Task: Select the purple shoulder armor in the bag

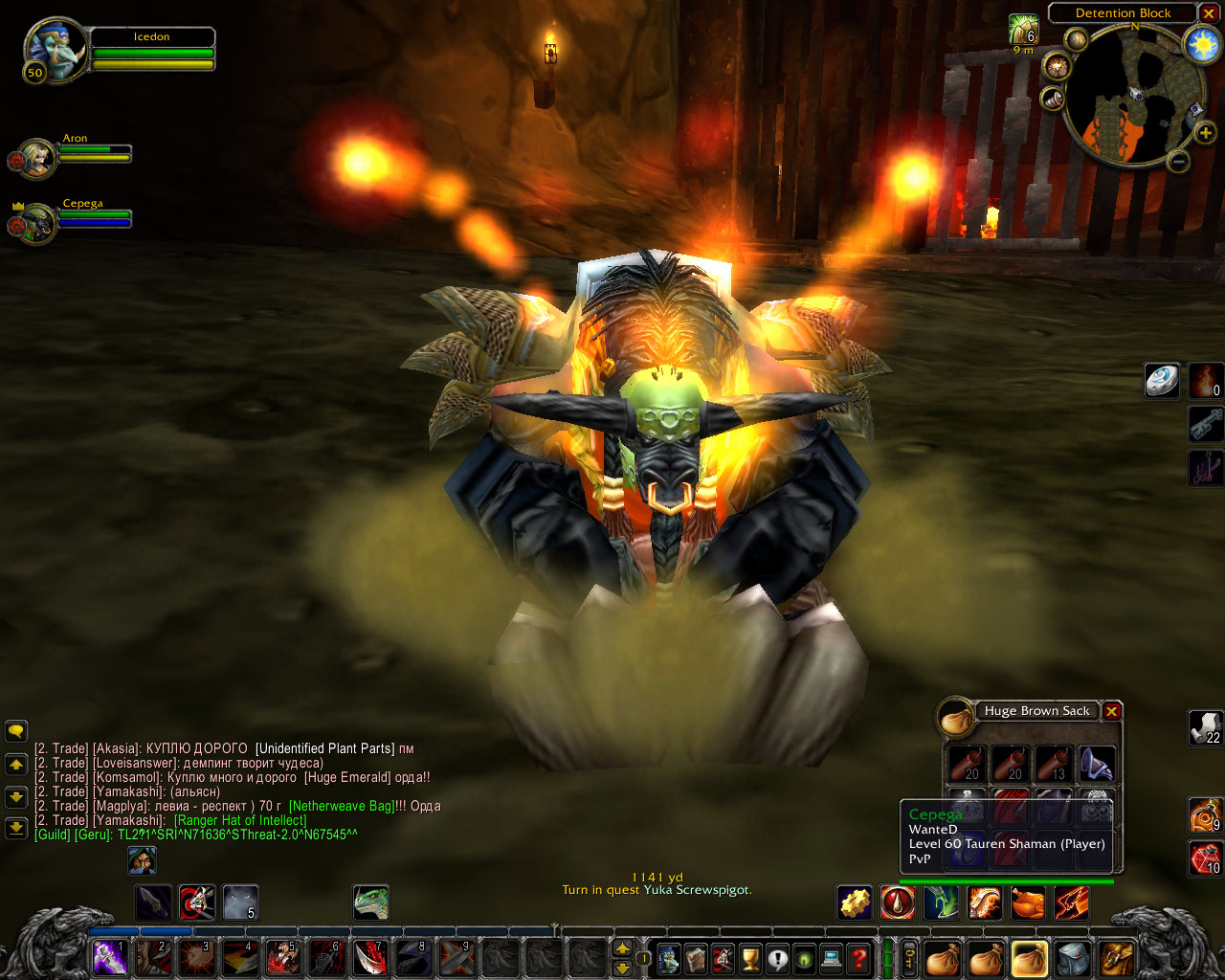Action: [x=1097, y=765]
